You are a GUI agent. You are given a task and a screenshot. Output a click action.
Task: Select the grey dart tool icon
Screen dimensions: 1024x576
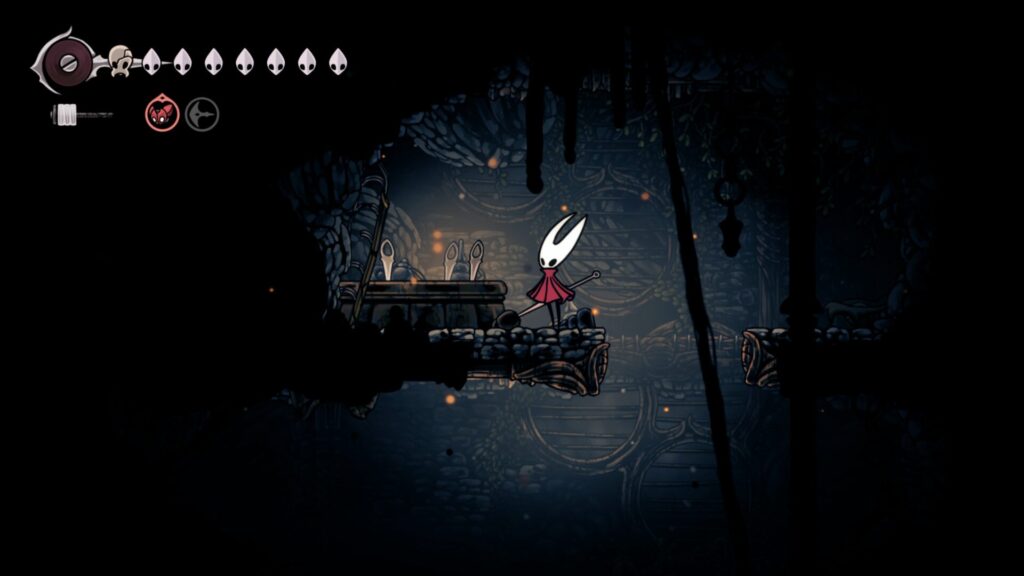201,114
